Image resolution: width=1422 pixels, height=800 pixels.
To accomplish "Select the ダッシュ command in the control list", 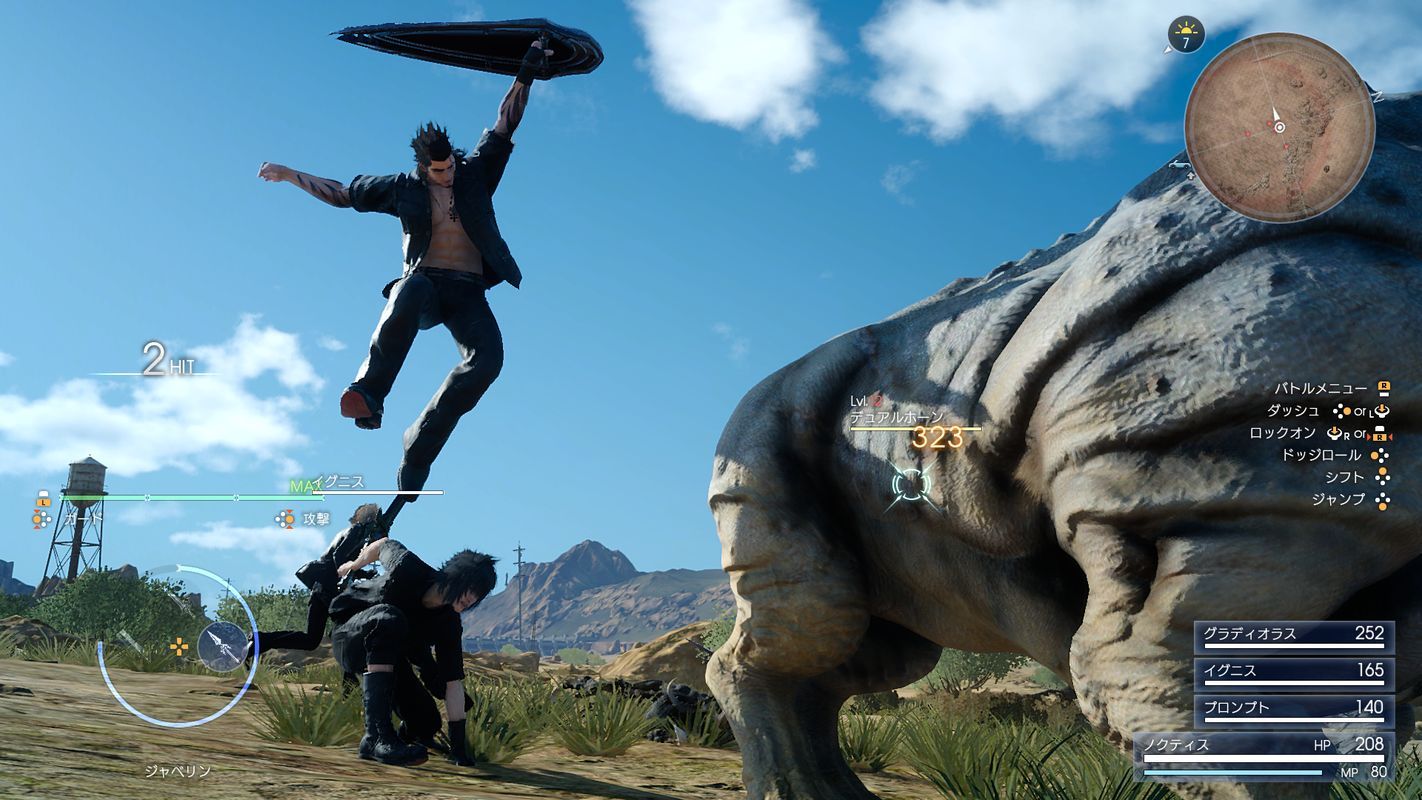I will tap(1295, 411).
